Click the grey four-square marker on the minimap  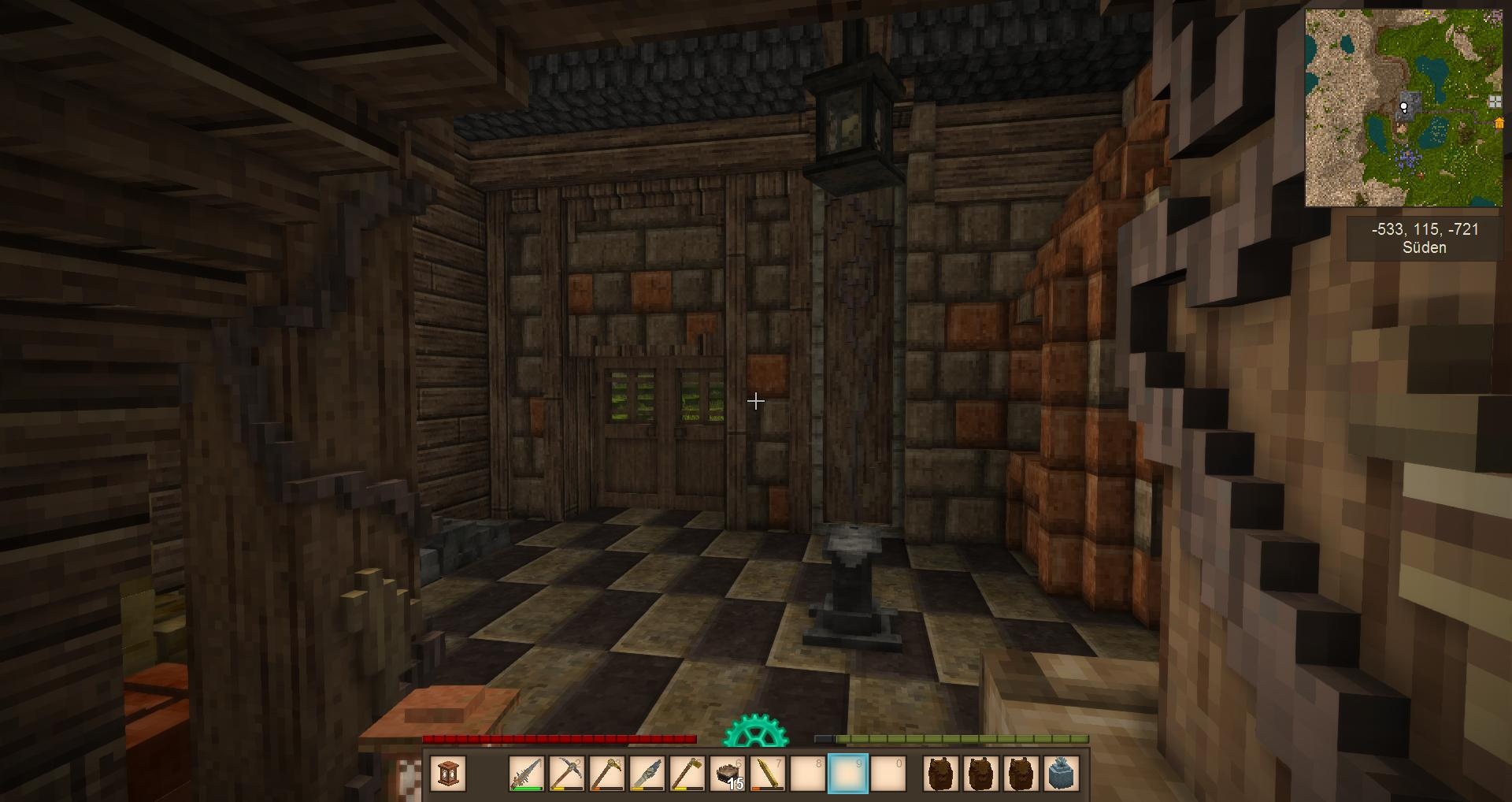pyautogui.click(x=1495, y=101)
